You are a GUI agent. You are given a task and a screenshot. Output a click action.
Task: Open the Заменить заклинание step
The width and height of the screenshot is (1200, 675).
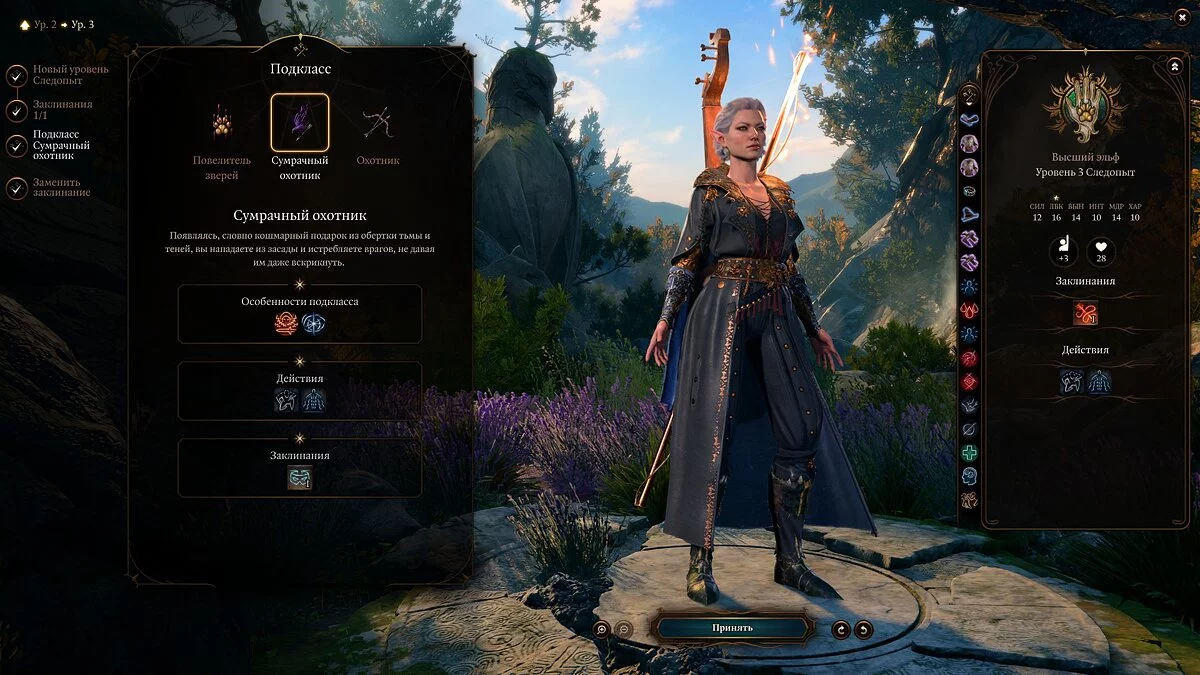[x=17, y=187]
